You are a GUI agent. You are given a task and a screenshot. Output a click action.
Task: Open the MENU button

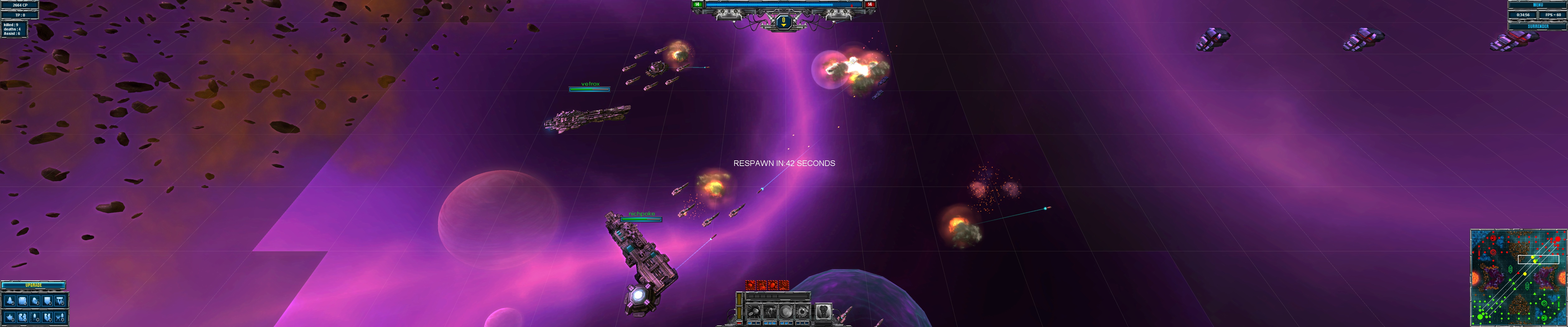pos(1538,5)
